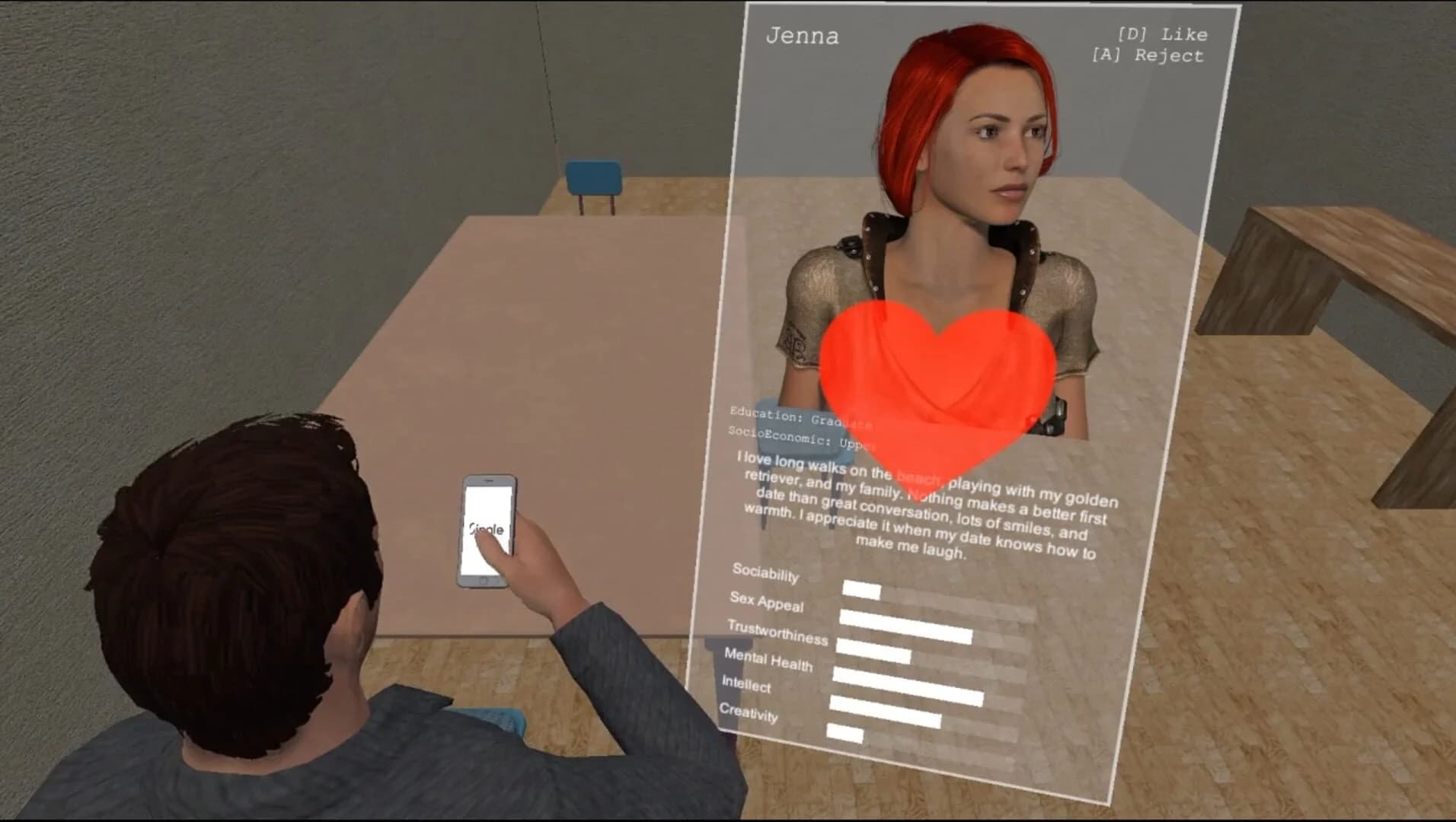
Task: Select the Jenna profile name header
Action: 803,34
